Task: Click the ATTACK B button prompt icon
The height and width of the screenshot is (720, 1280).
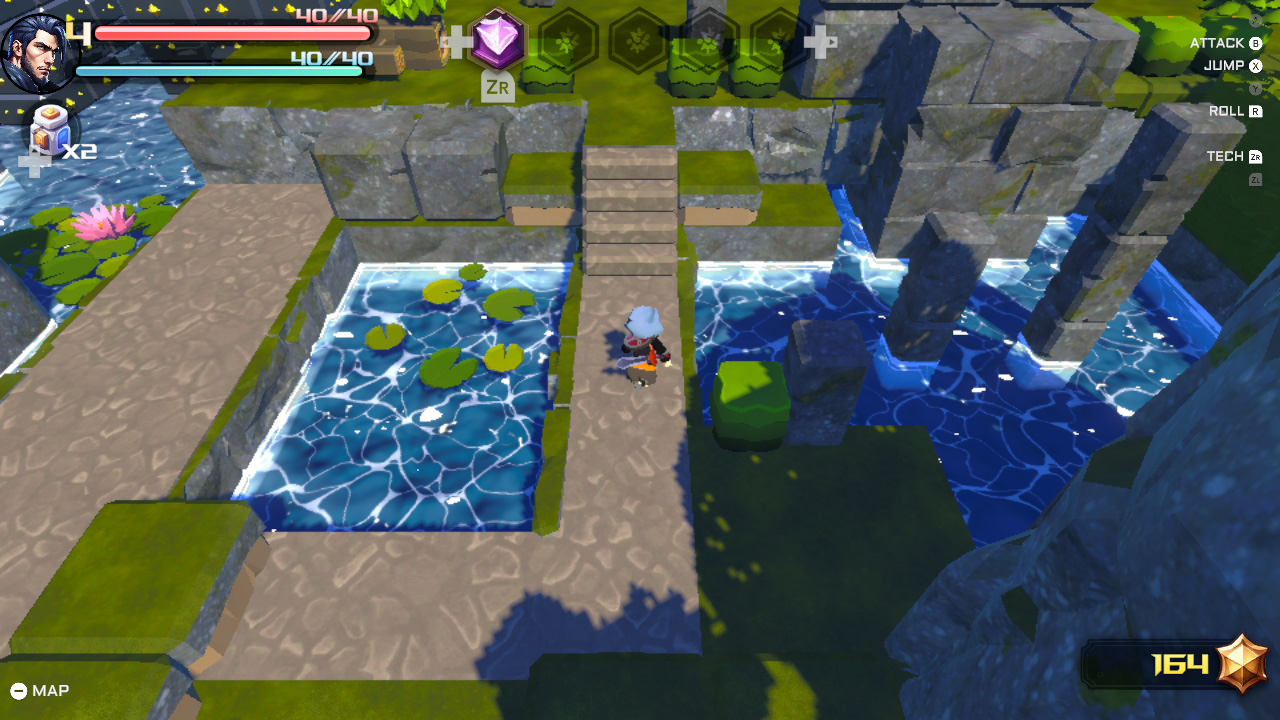Action: point(1256,42)
